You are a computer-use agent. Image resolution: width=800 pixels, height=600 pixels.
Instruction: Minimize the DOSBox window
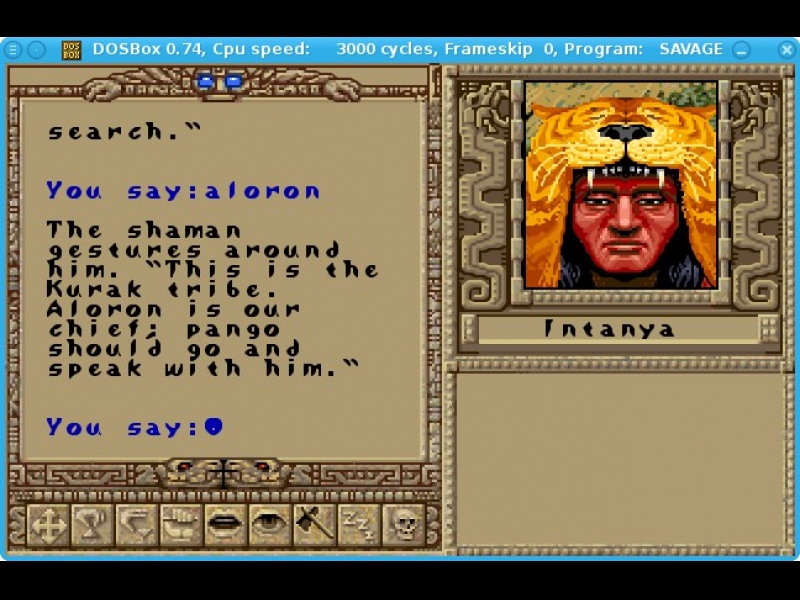point(741,49)
